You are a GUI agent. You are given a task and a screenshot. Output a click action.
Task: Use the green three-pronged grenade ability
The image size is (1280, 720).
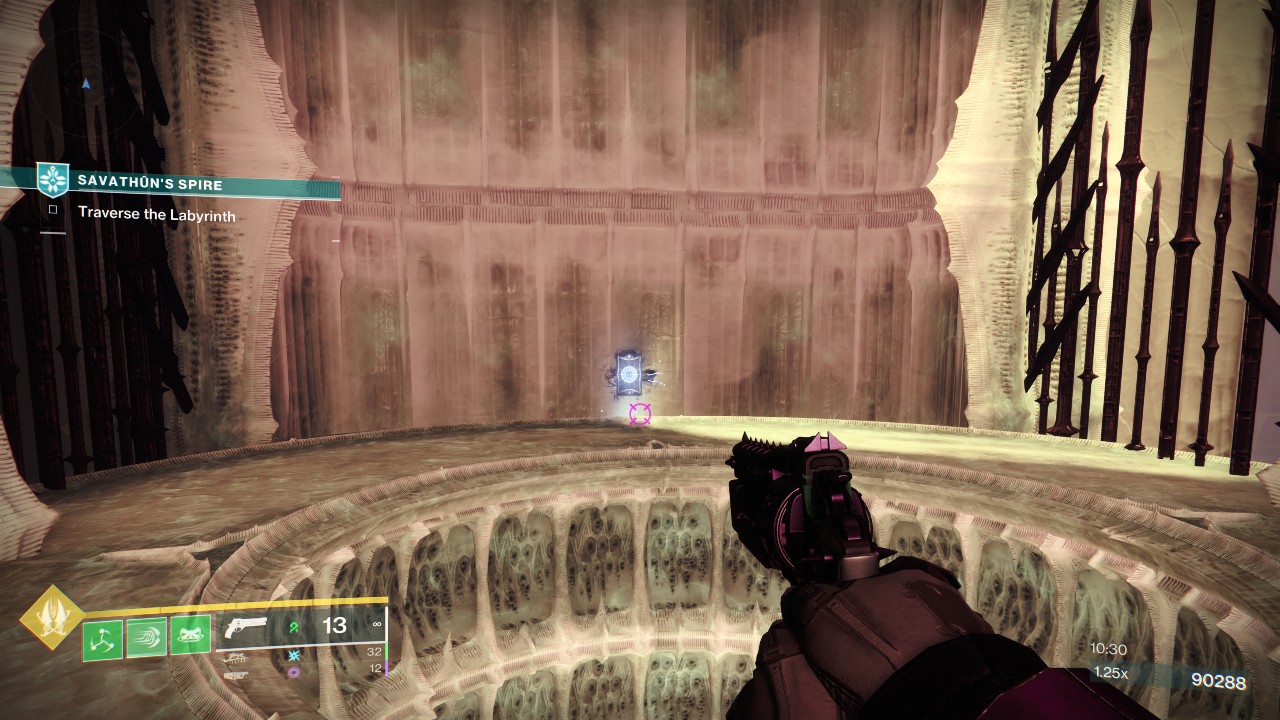click(103, 638)
